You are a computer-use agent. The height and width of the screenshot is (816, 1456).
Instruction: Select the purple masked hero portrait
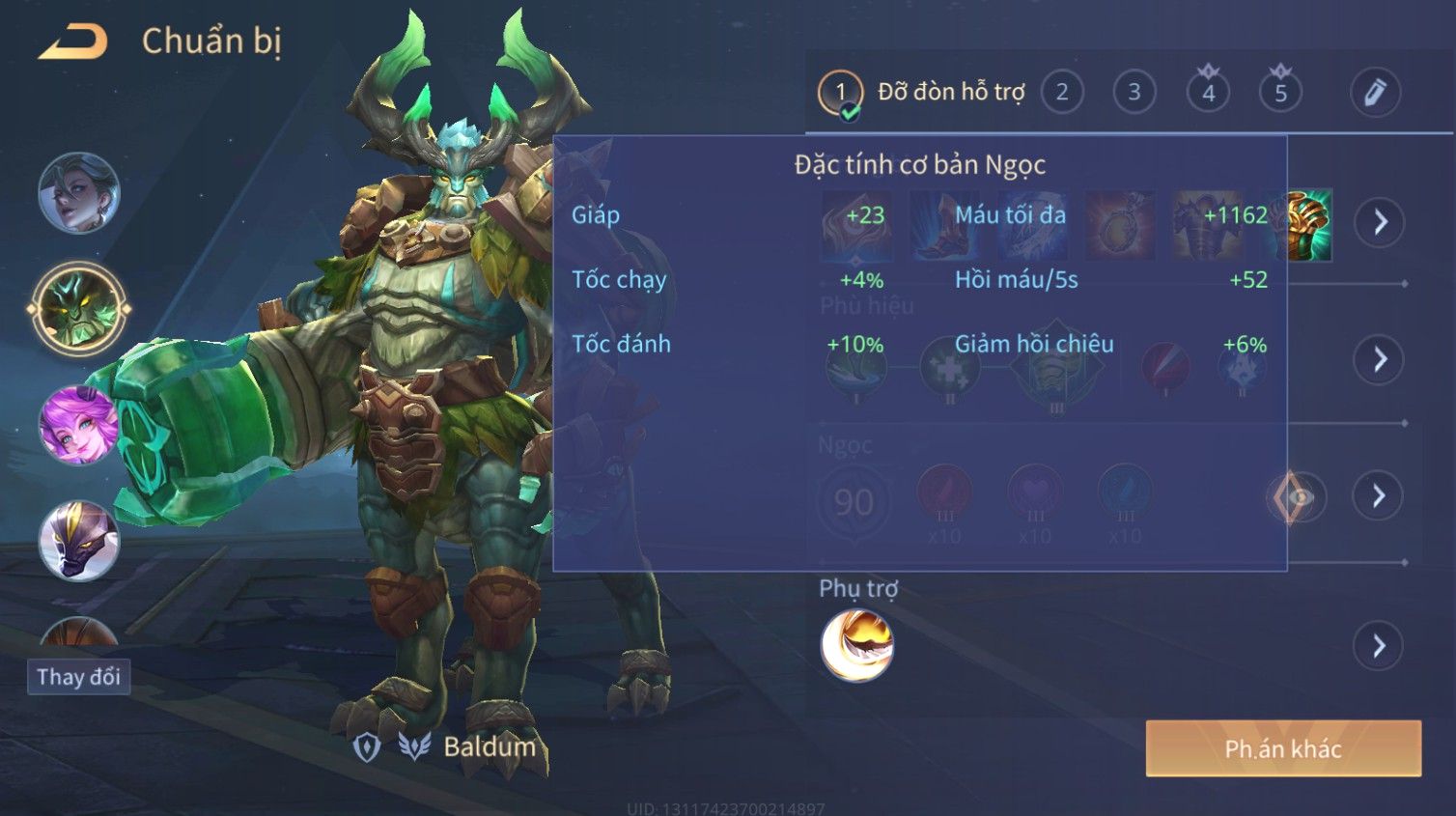pyautogui.click(x=78, y=541)
